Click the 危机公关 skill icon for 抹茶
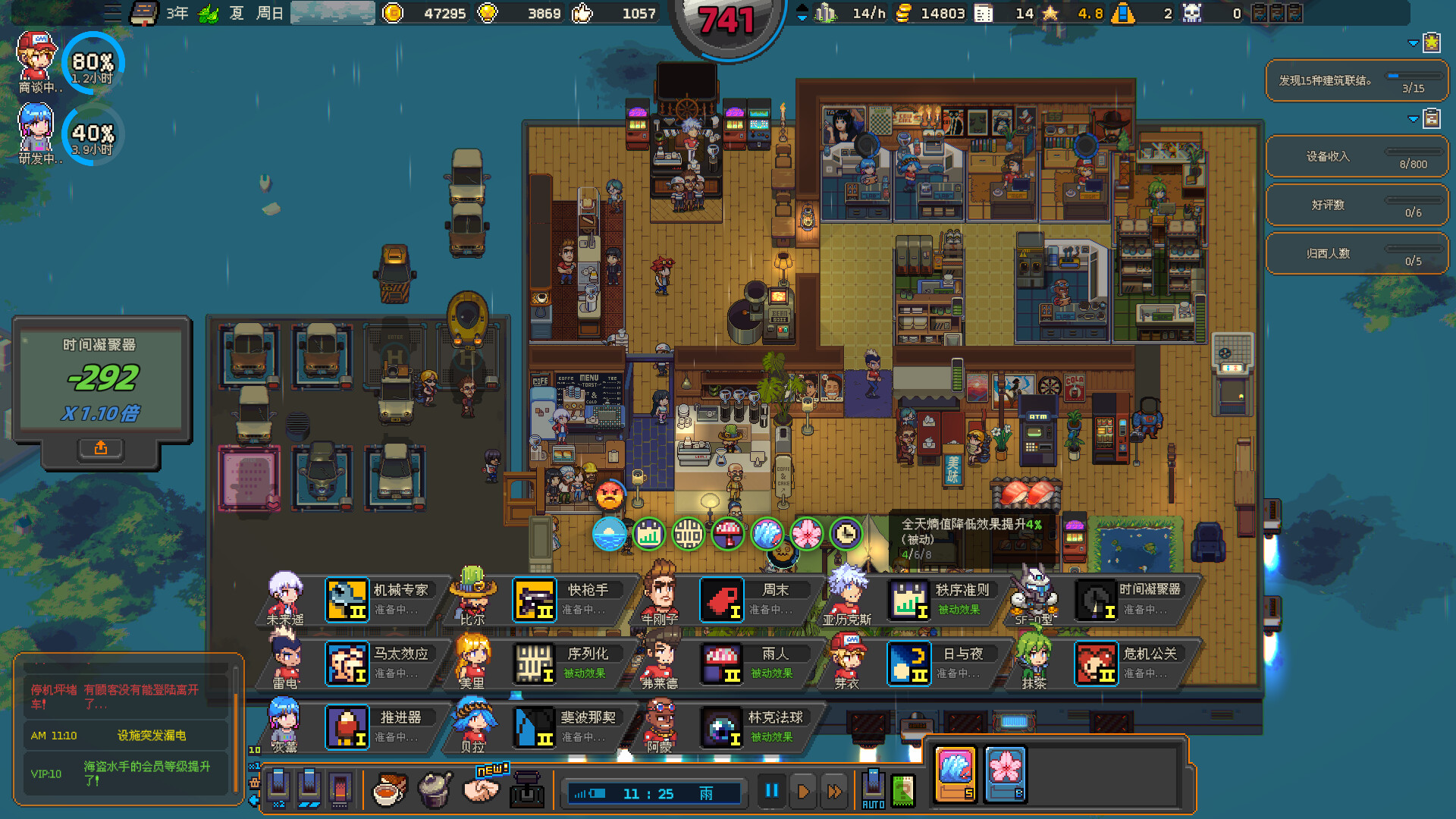The width and height of the screenshot is (1456, 819). coord(1097,663)
